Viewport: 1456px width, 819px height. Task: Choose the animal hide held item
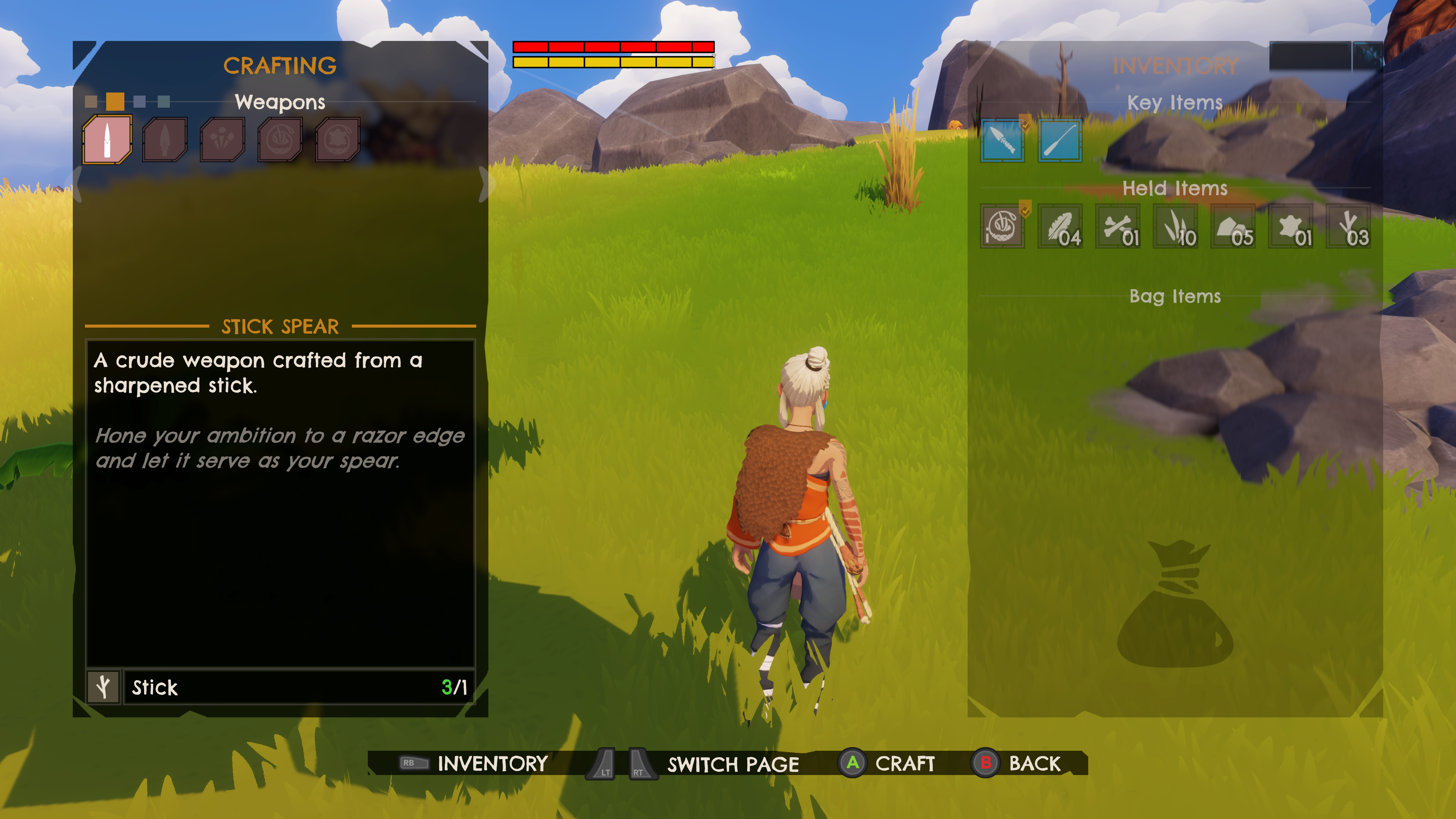click(x=1290, y=226)
